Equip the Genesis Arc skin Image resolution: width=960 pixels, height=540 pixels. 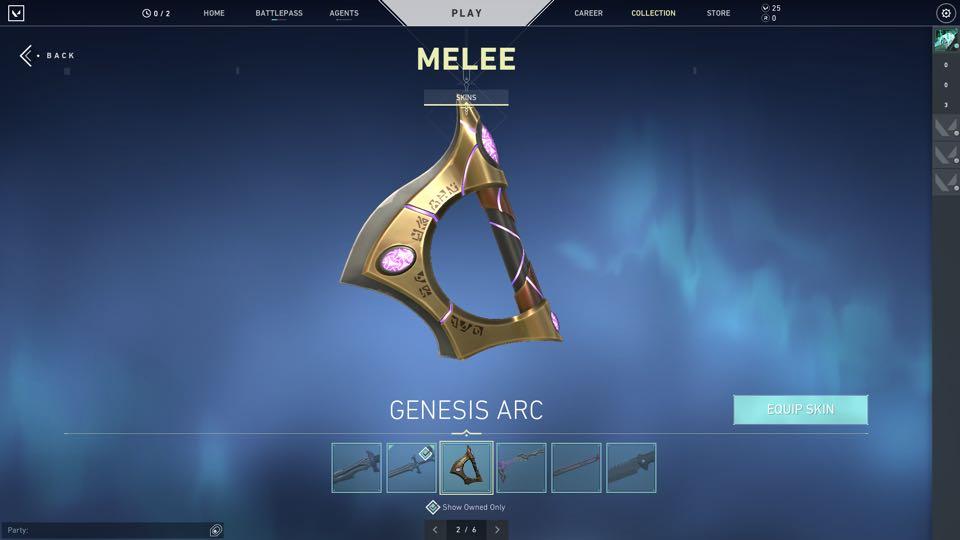click(800, 409)
